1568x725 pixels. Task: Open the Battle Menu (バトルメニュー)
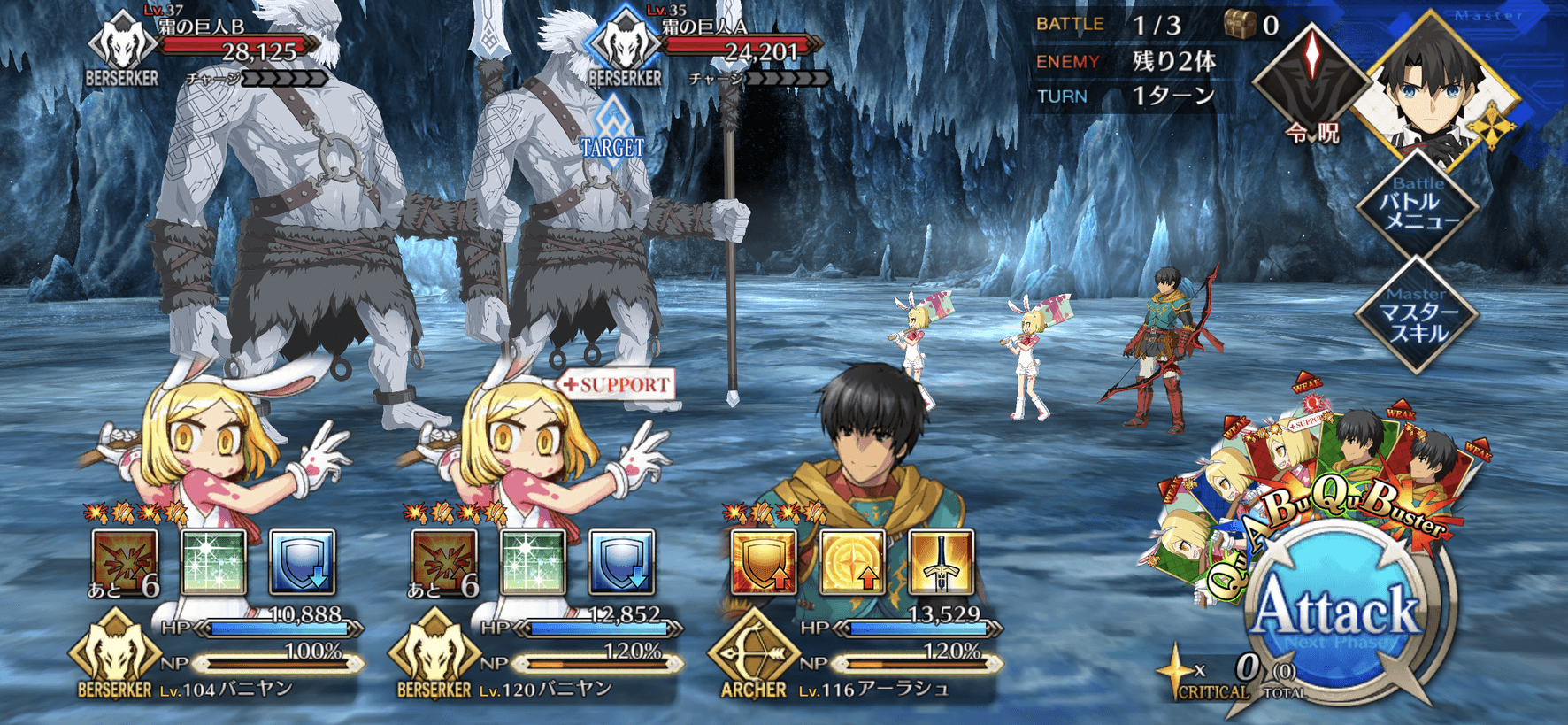point(1417,207)
